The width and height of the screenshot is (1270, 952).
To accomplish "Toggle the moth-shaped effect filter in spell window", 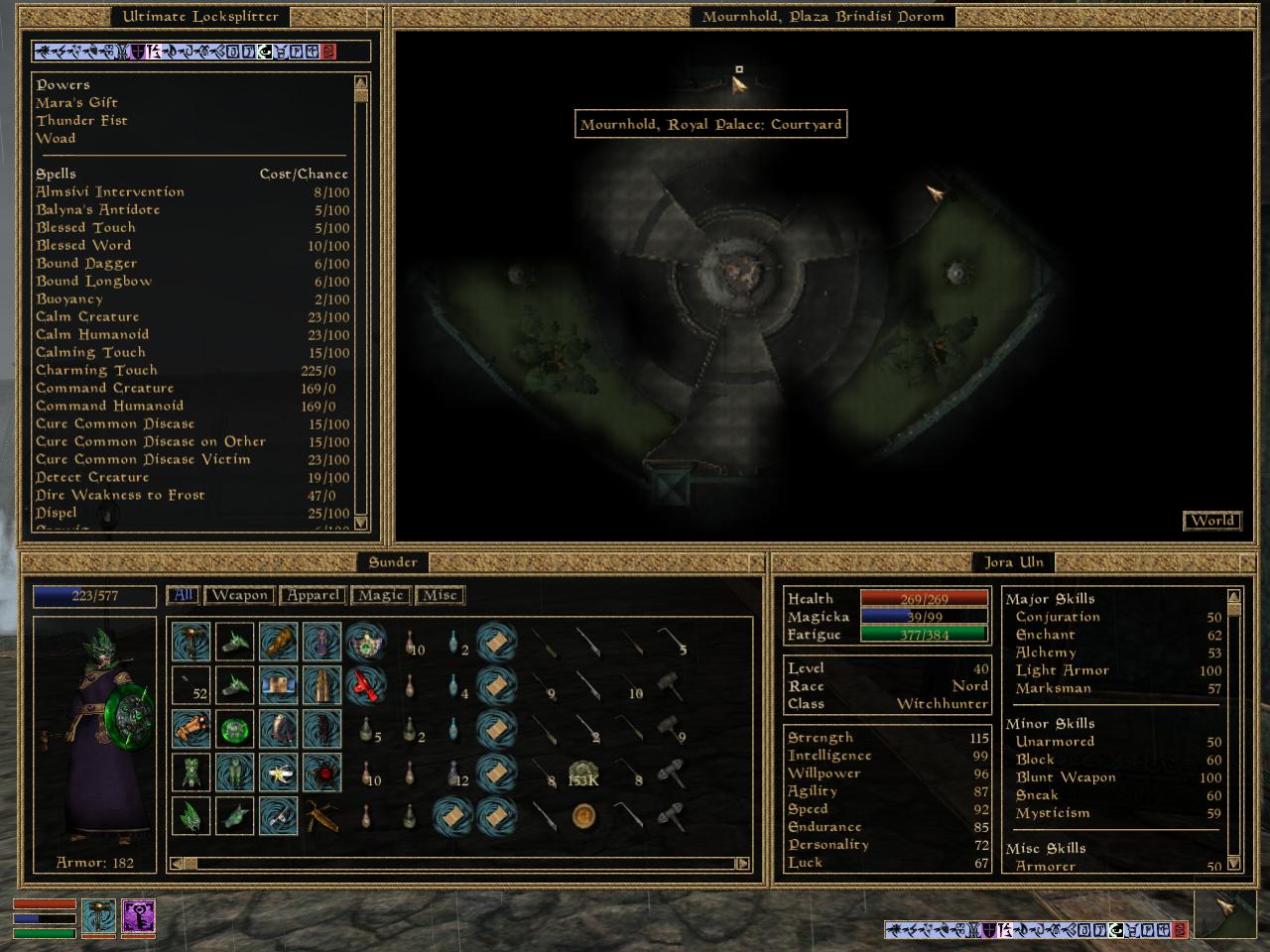I will 123,52.
